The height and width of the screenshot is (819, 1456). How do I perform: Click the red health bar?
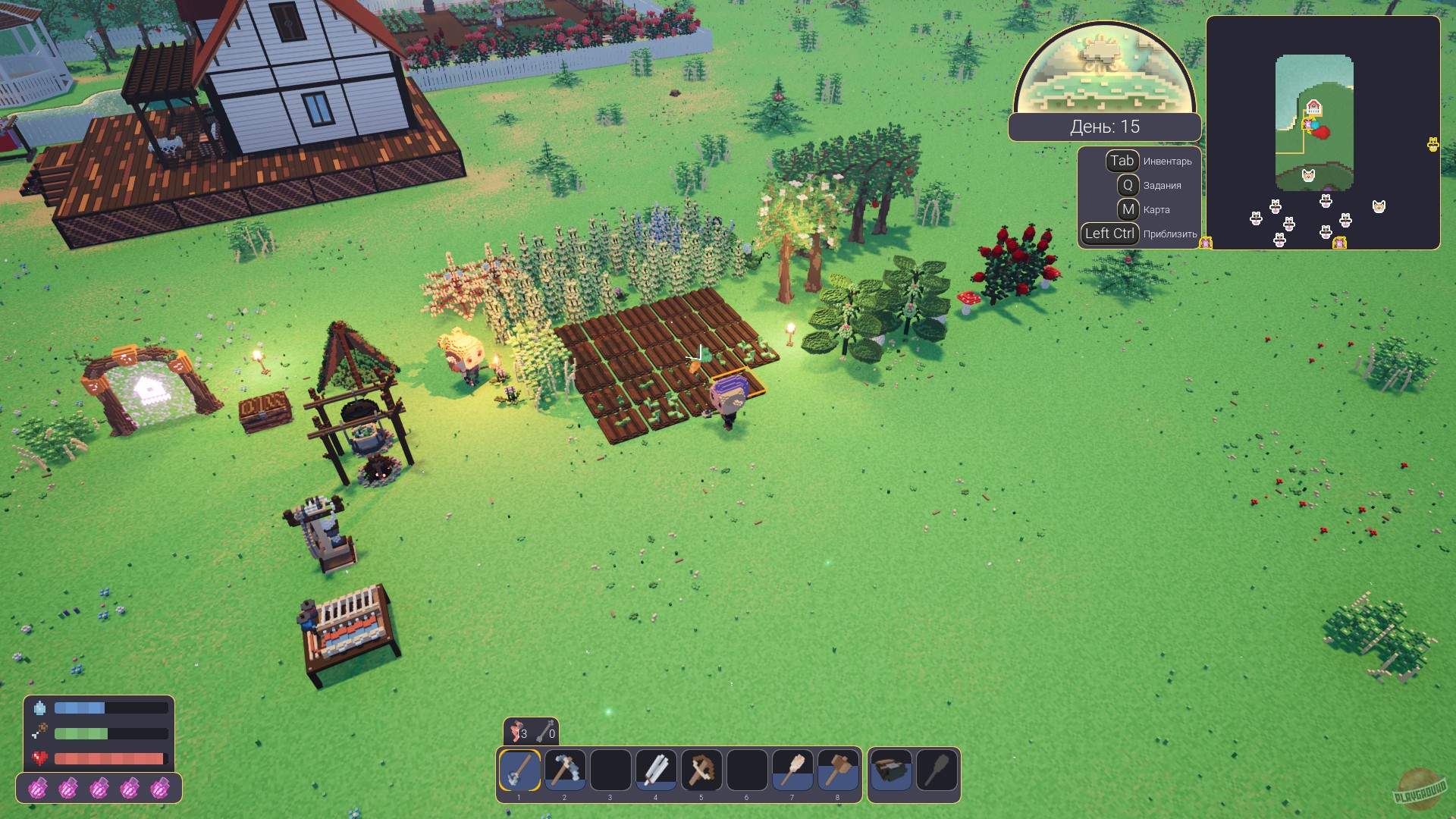tap(110, 758)
